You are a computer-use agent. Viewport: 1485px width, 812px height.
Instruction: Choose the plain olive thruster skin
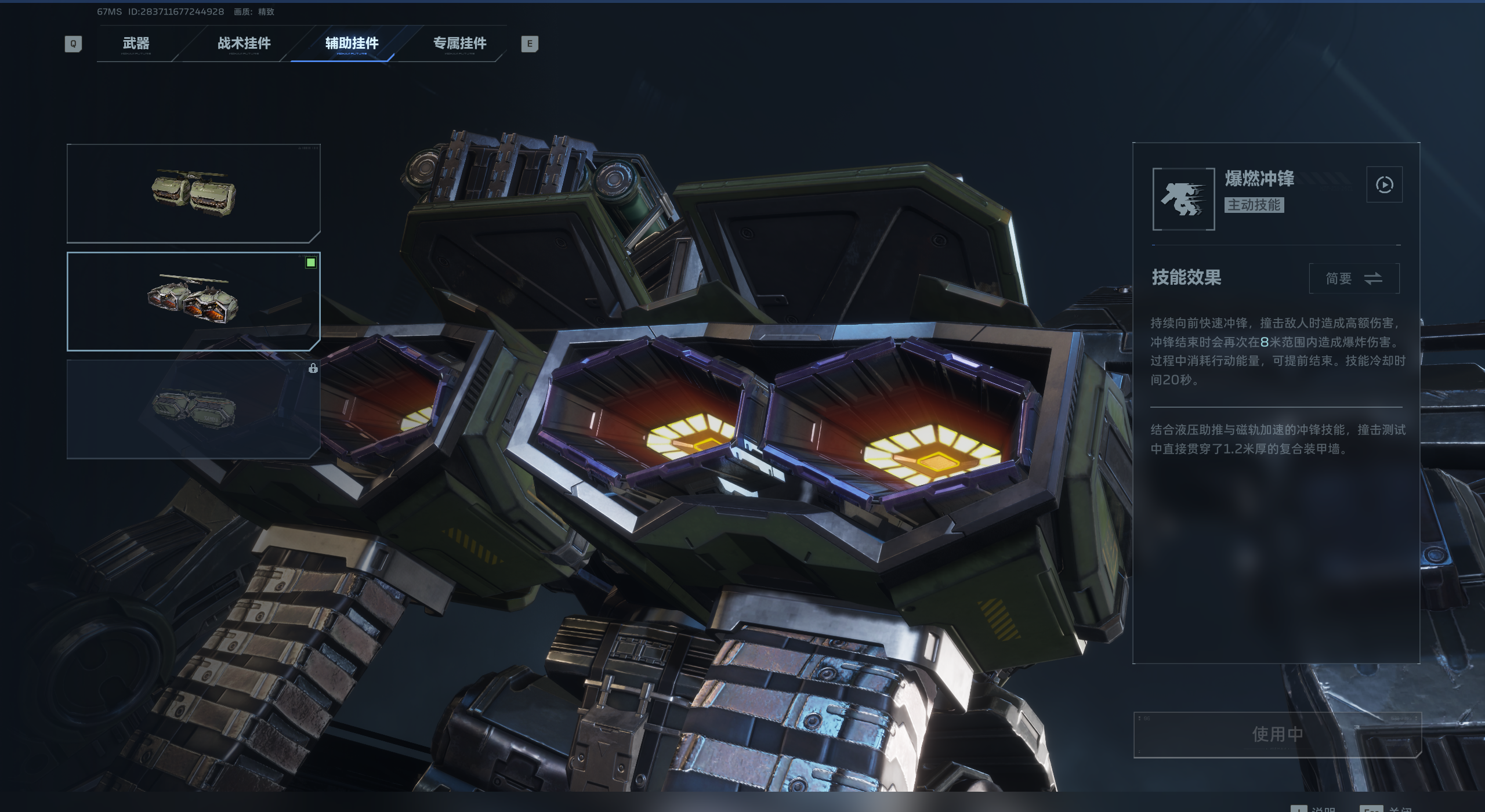pos(194,193)
